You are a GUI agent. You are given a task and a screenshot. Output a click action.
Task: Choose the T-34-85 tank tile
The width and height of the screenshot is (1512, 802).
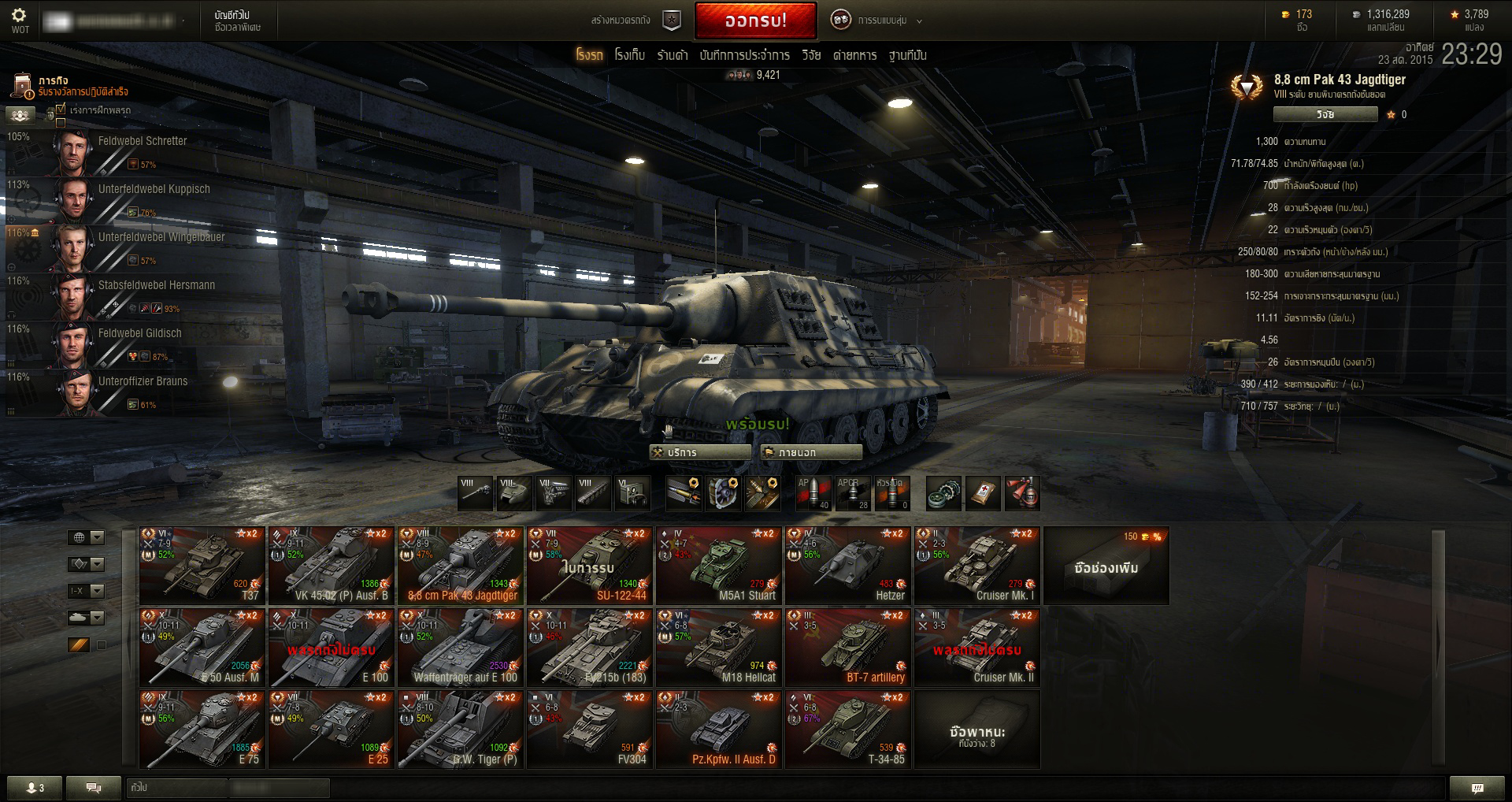pyautogui.click(x=848, y=729)
